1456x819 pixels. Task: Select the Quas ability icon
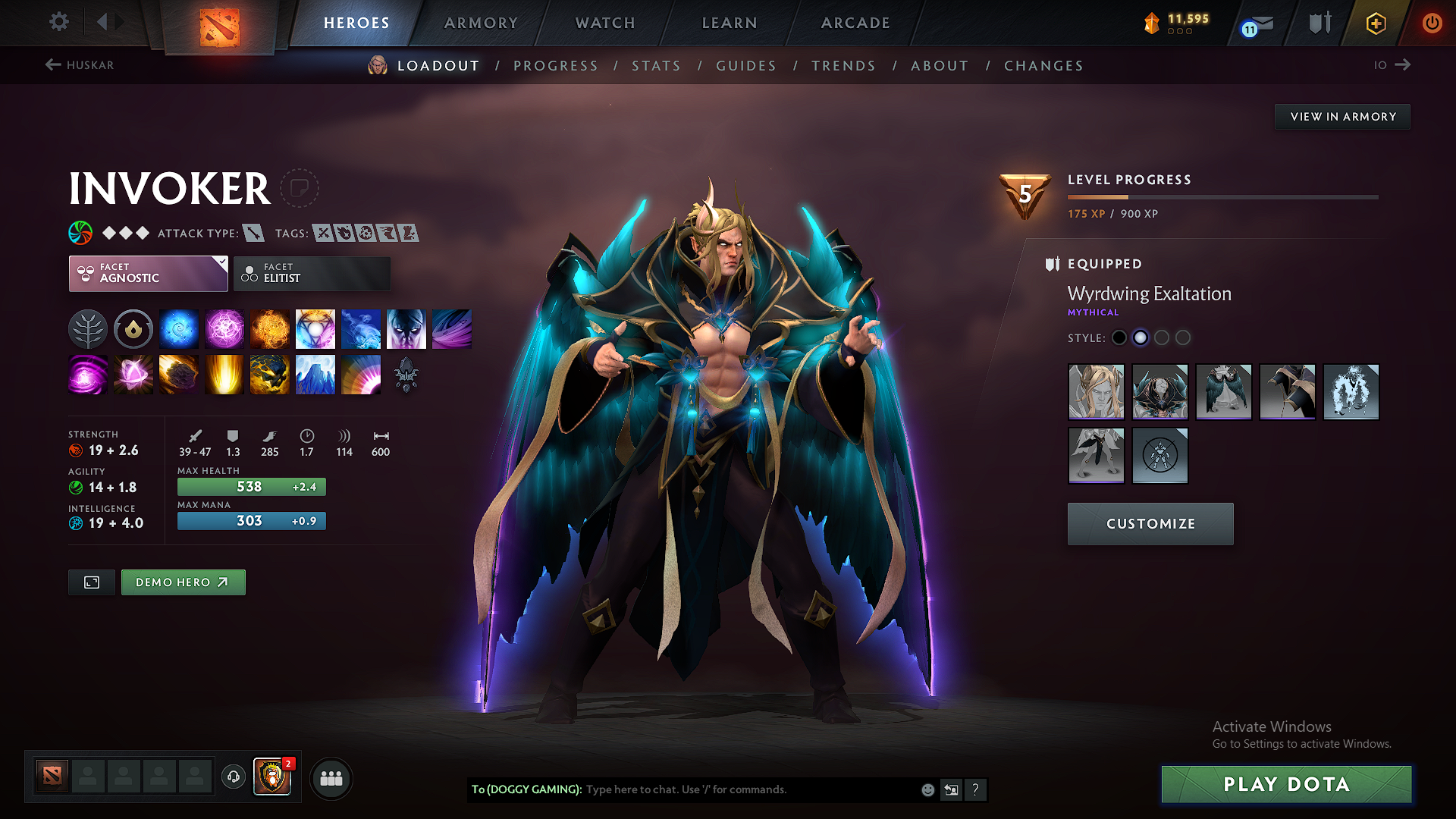coord(178,328)
